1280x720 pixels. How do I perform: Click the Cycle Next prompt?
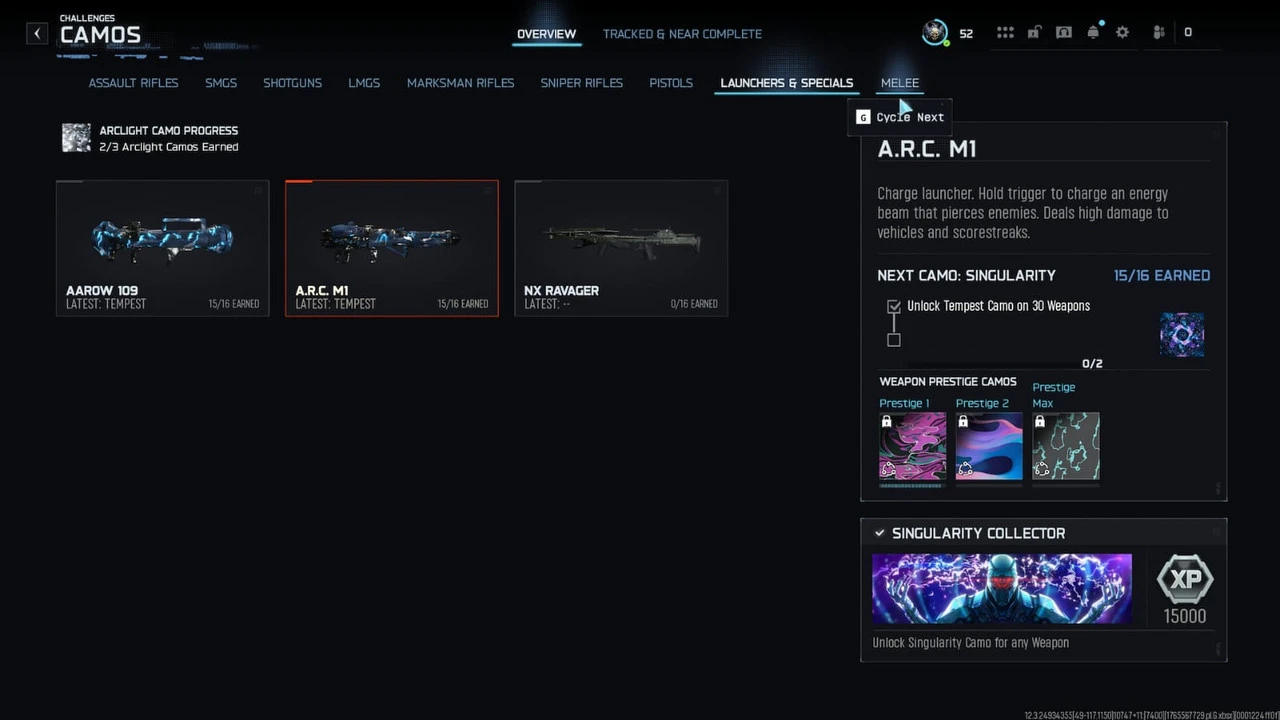pos(899,117)
